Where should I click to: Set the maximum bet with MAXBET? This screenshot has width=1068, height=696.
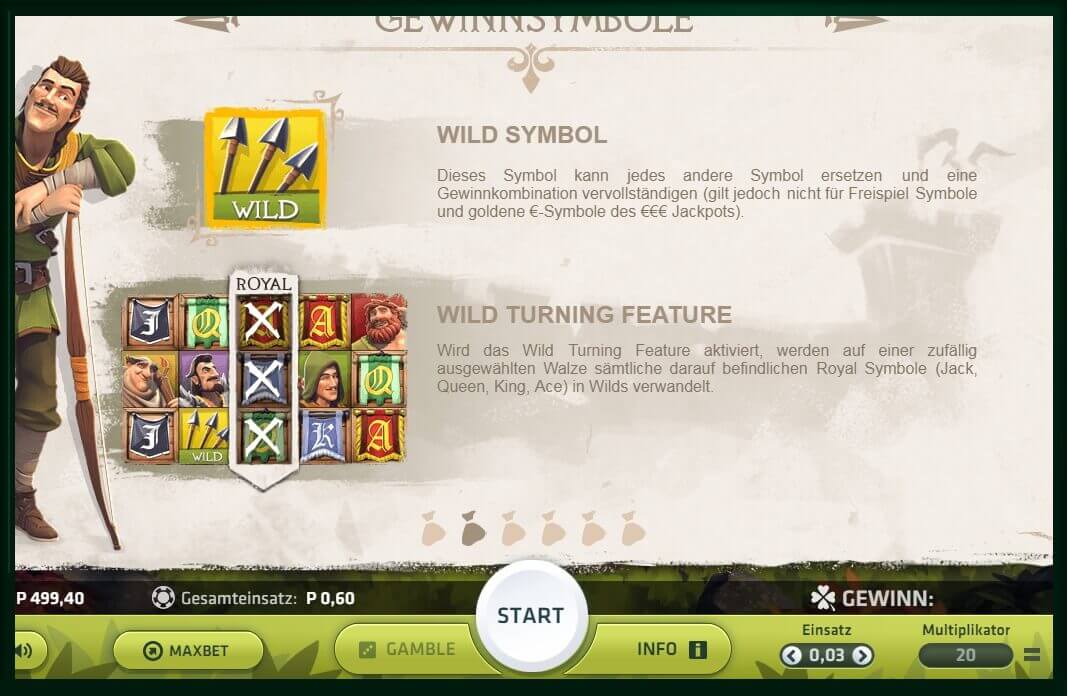point(188,651)
